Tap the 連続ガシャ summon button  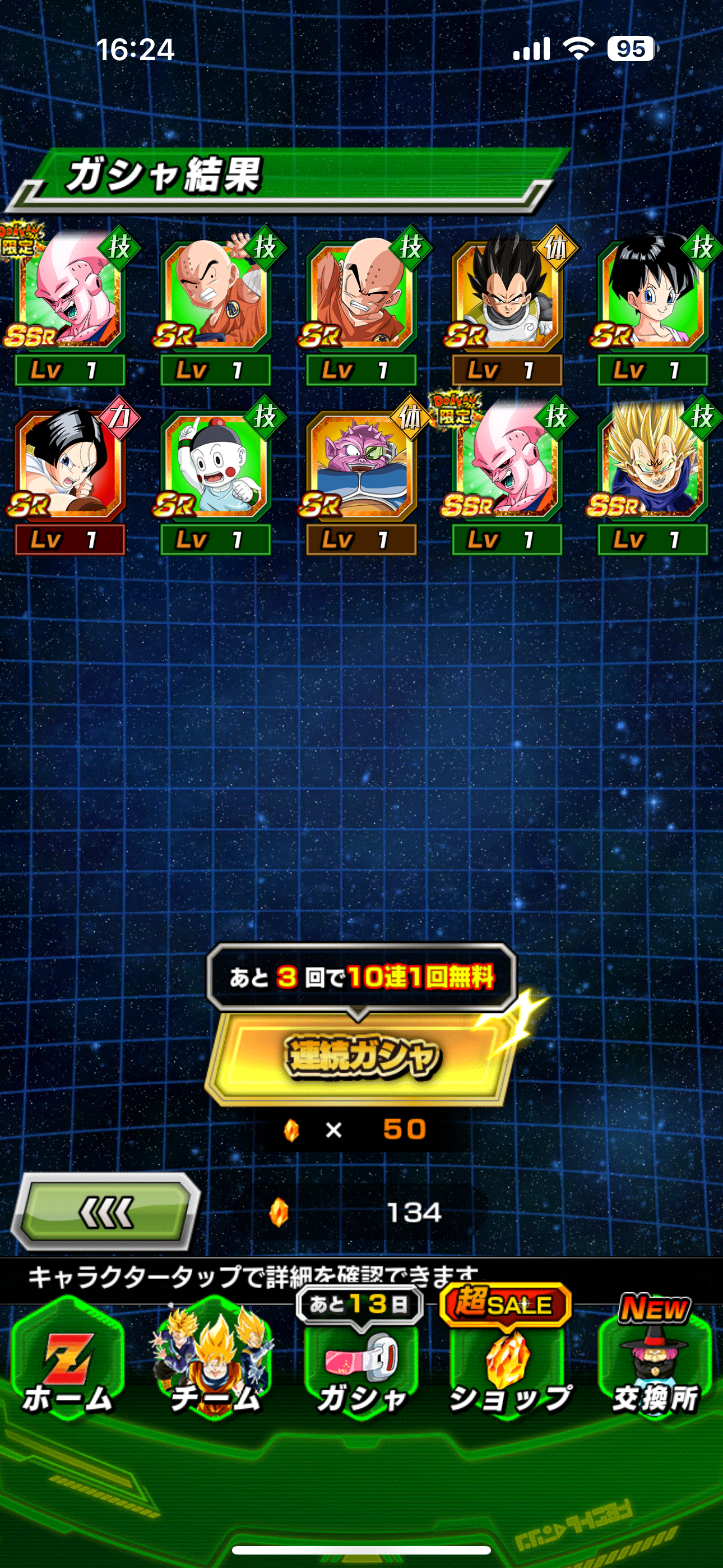(360, 1055)
